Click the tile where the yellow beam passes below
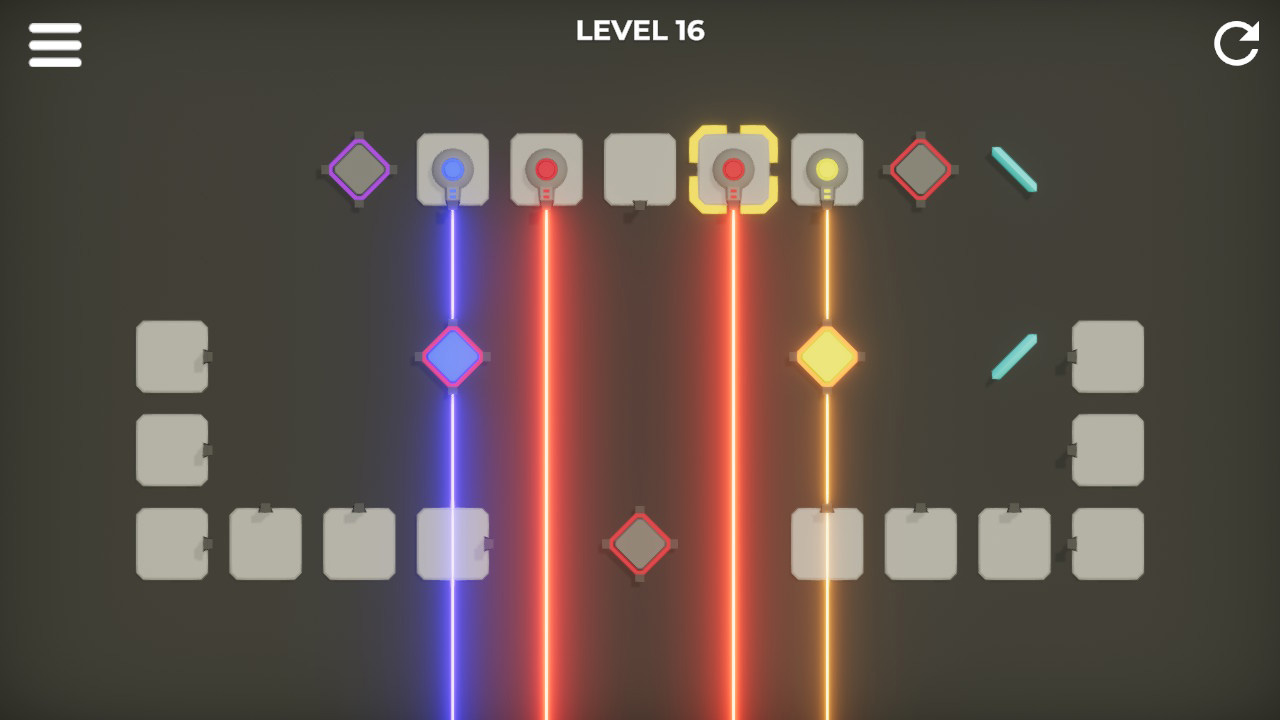The height and width of the screenshot is (720, 1280). point(827,545)
